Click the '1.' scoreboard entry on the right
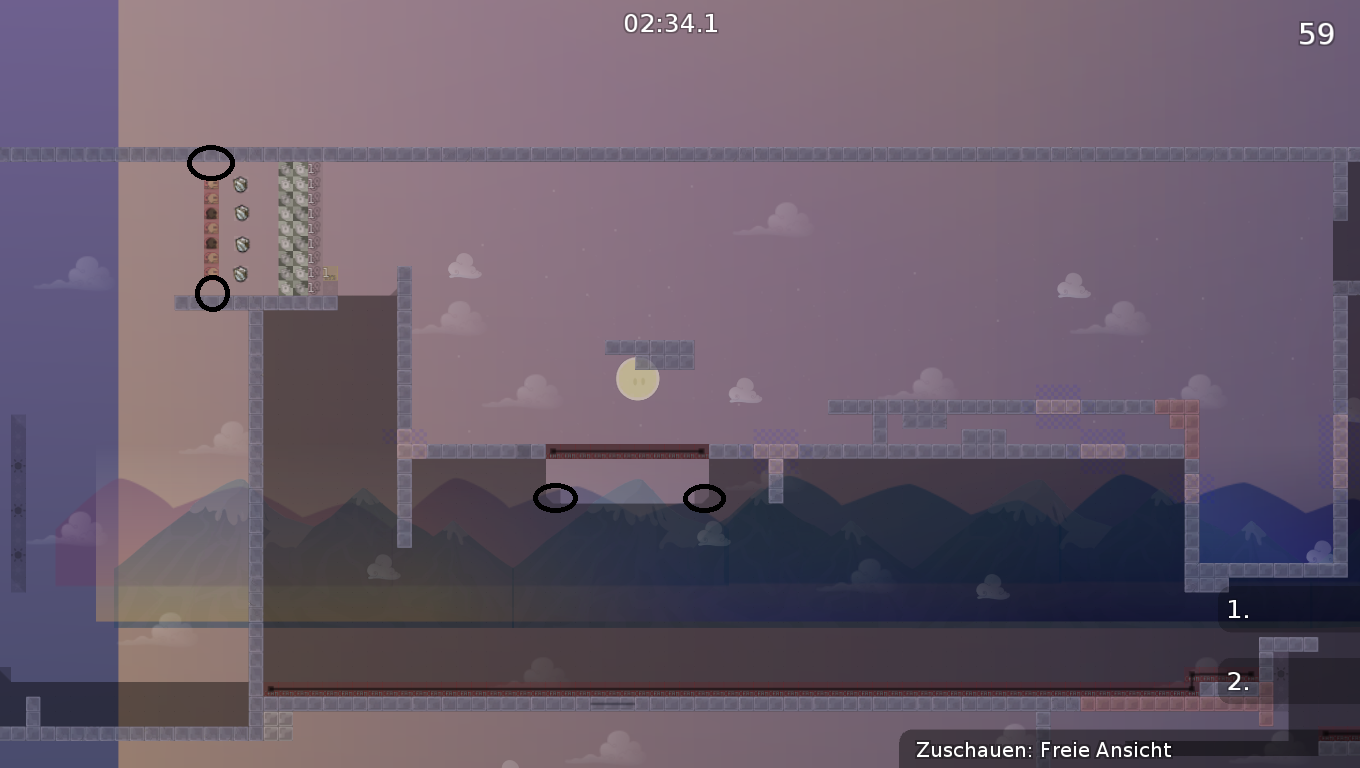The width and height of the screenshot is (1360, 768). point(1237,608)
